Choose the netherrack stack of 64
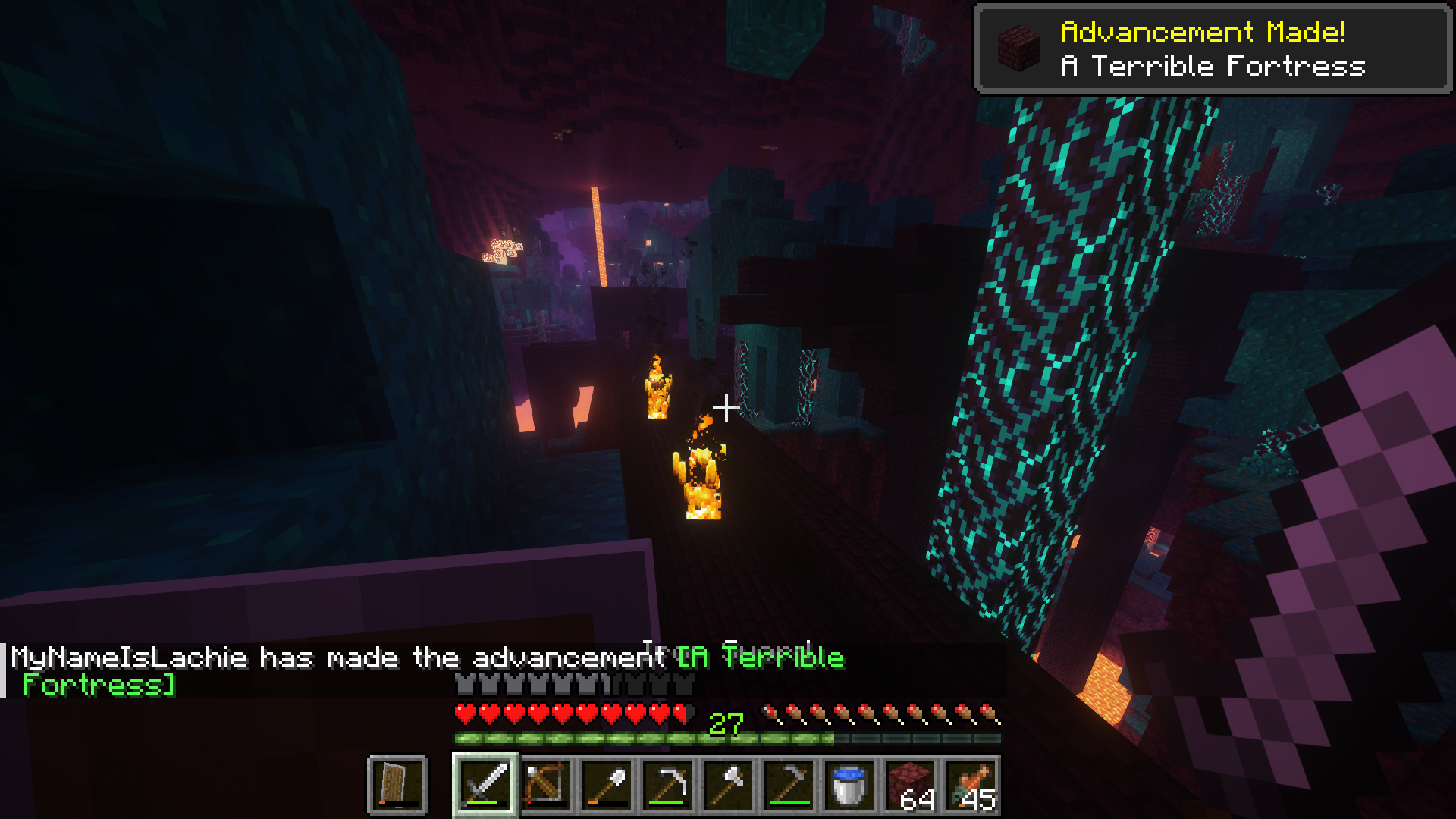The height and width of the screenshot is (819, 1456). 910,785
